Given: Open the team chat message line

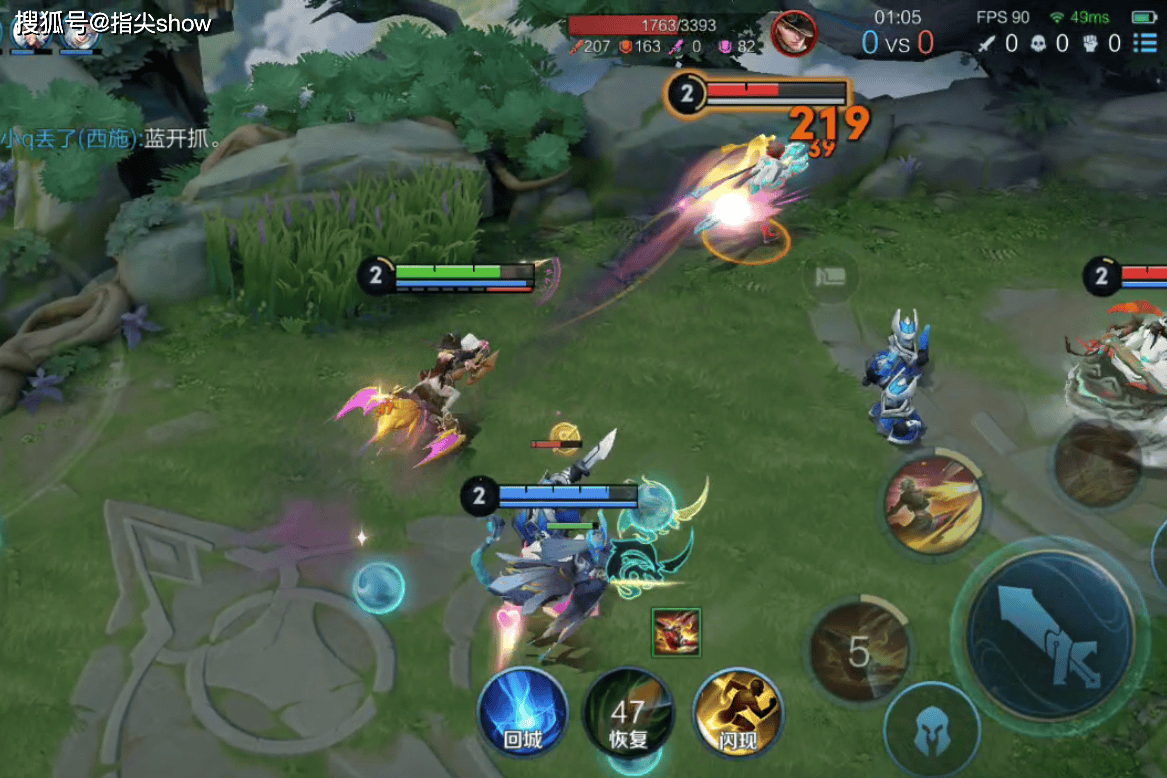Looking at the screenshot, I should (x=112, y=138).
